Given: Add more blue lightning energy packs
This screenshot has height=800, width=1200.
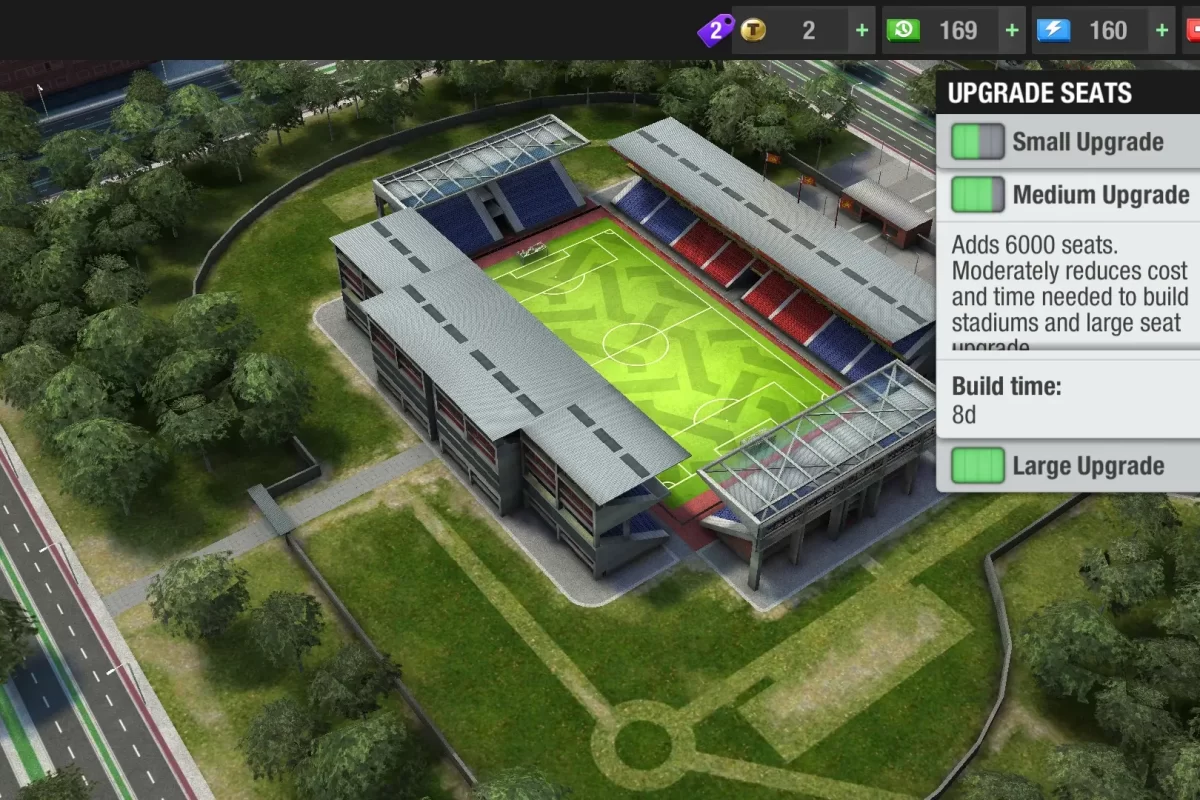Looking at the screenshot, I should 1162,31.
